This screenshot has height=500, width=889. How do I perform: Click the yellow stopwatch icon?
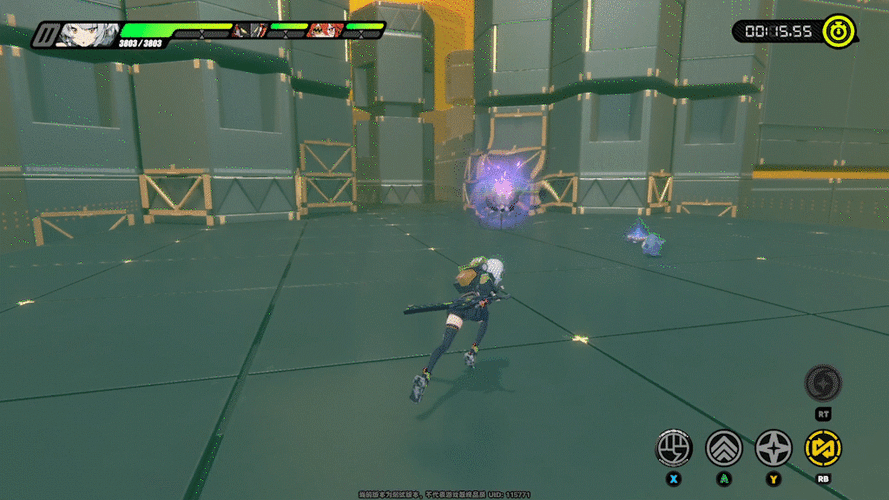pyautogui.click(x=838, y=31)
